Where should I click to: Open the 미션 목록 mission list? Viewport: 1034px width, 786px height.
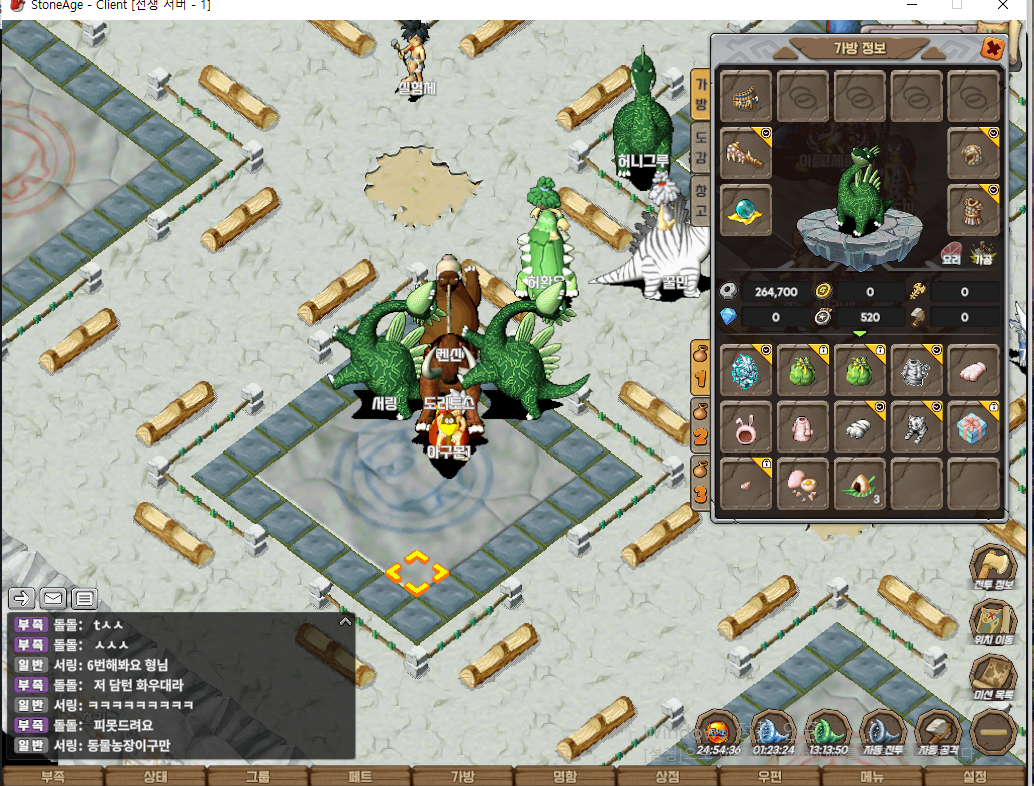pyautogui.click(x=992, y=678)
